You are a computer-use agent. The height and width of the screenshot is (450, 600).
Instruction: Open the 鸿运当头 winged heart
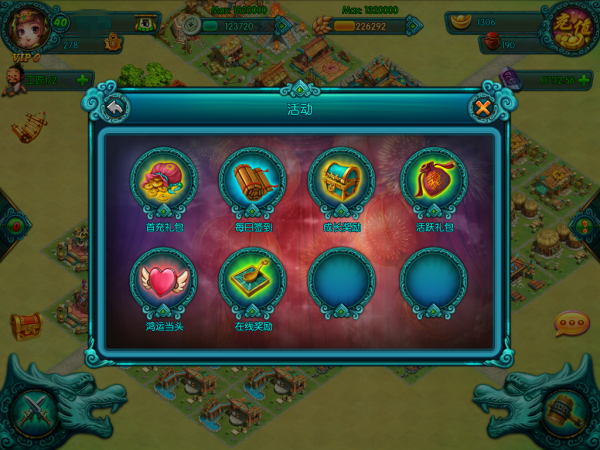click(x=163, y=281)
